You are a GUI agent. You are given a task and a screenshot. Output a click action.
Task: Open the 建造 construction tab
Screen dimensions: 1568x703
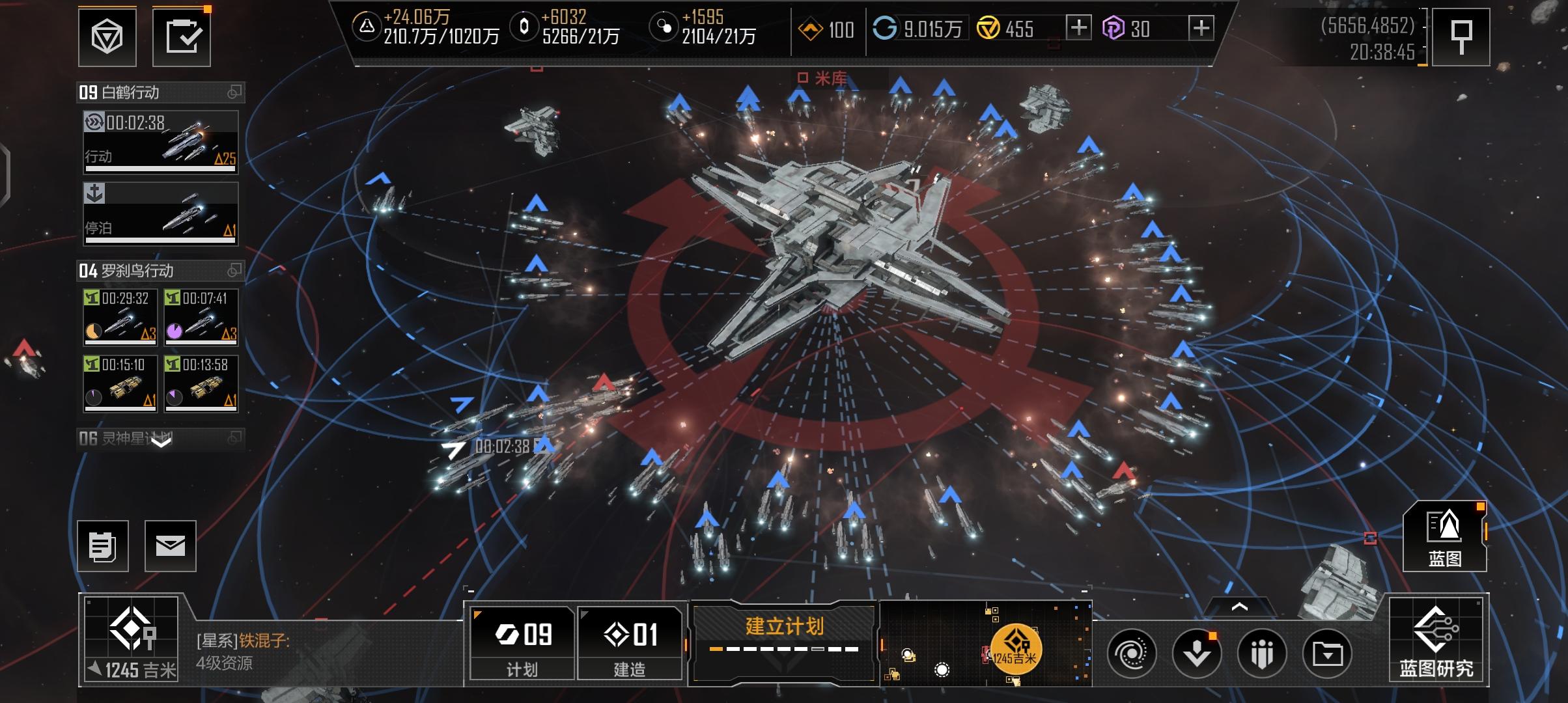click(x=630, y=642)
